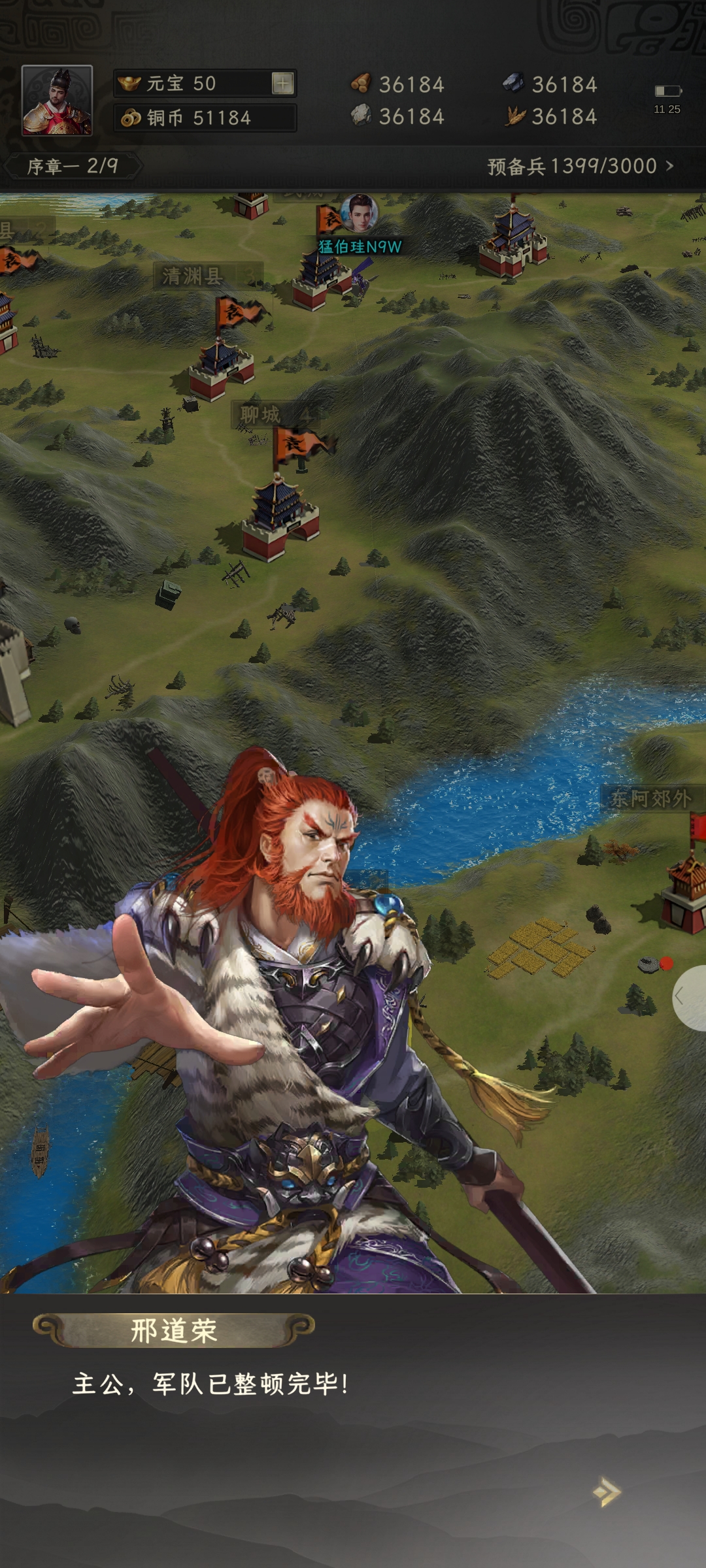Screen dimensions: 706x1568
Task: Open the 序章一 2/9 chapter tracker
Action: coord(73,166)
